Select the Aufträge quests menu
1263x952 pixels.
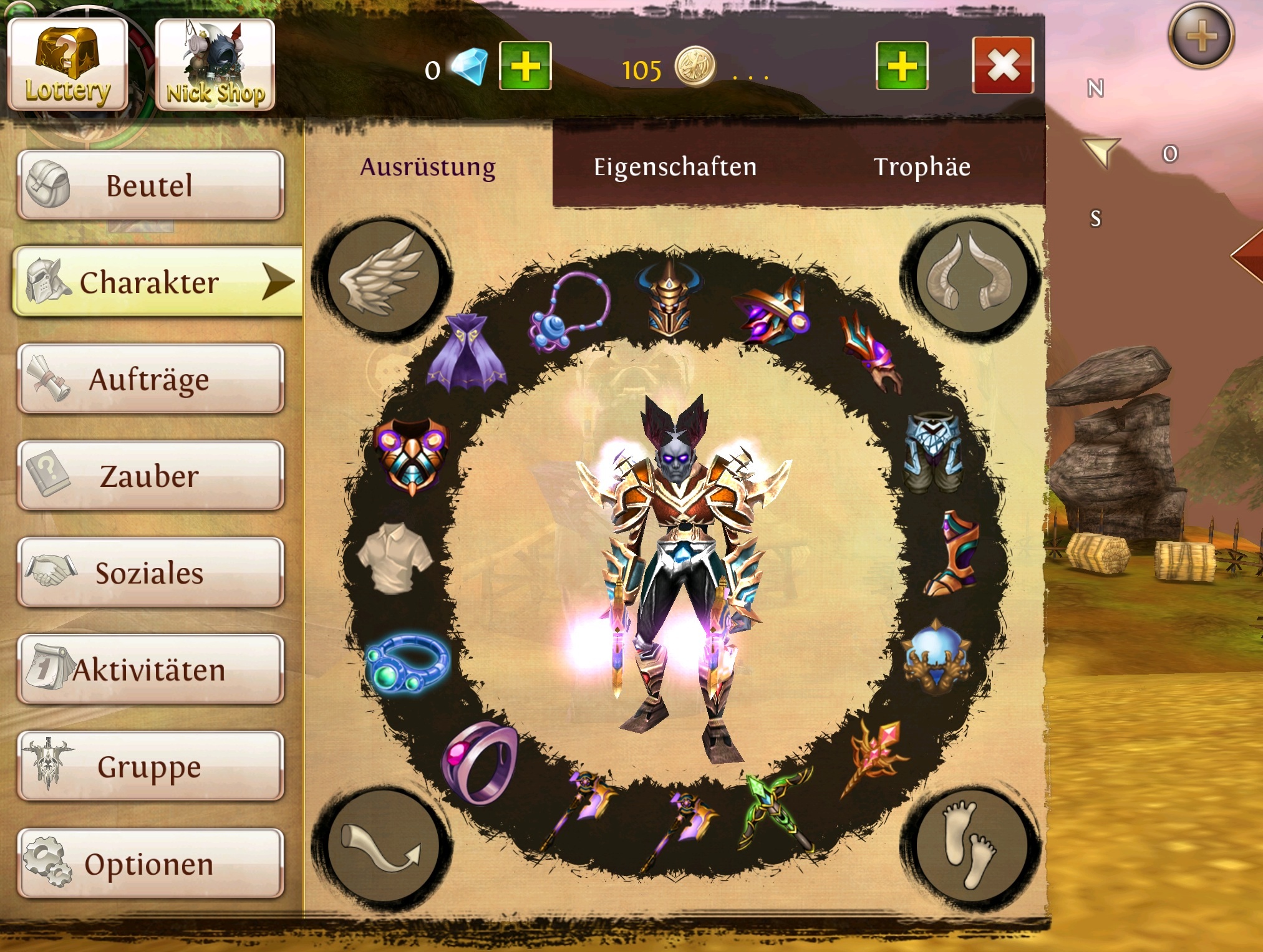[150, 379]
